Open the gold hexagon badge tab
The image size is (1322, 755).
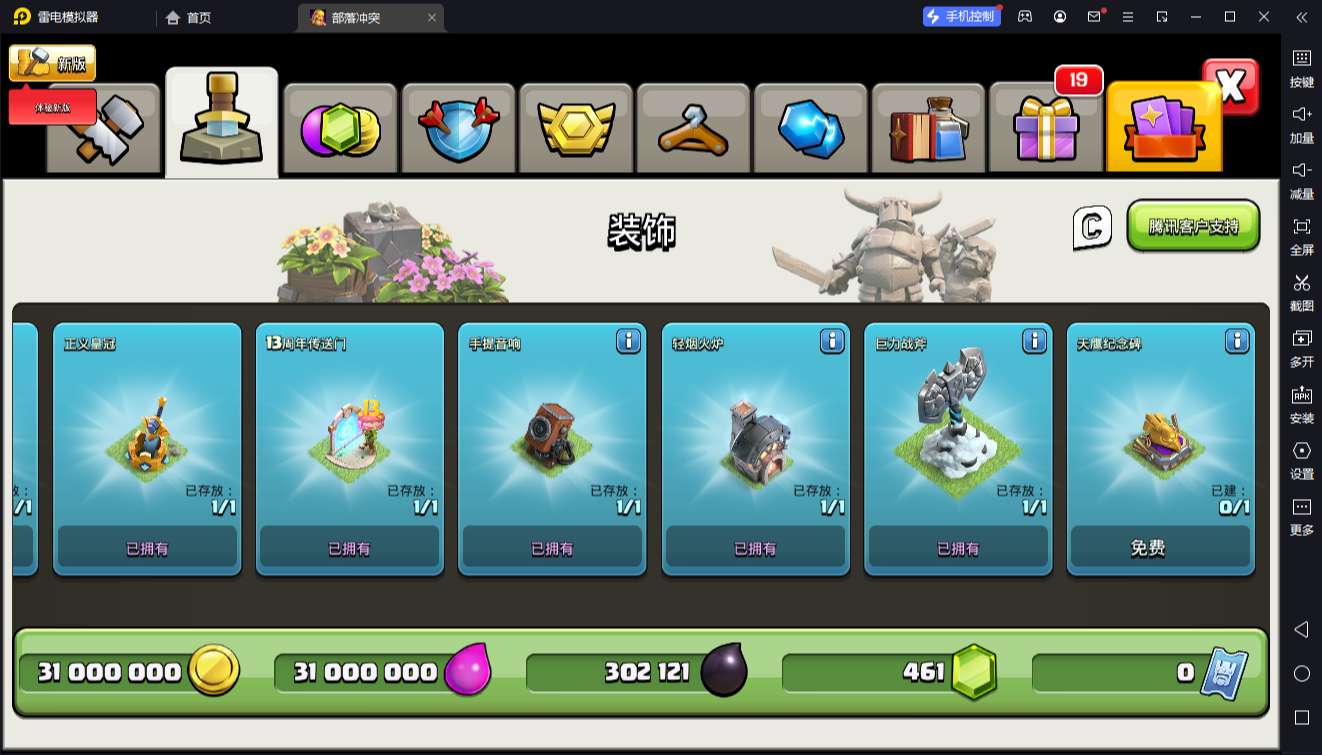click(x=576, y=129)
